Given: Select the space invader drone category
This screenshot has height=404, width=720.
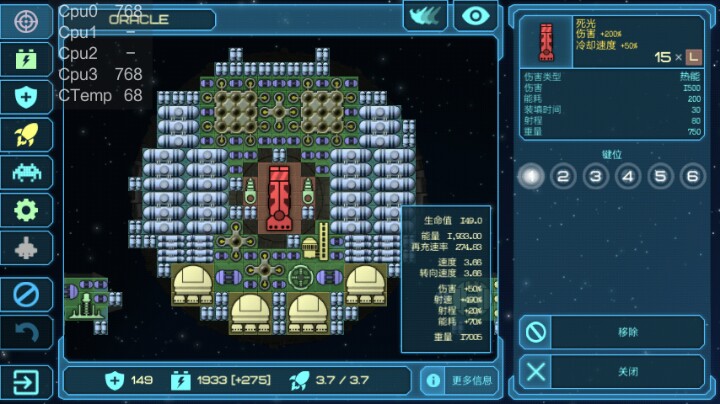Looking at the screenshot, I should [x=26, y=172].
